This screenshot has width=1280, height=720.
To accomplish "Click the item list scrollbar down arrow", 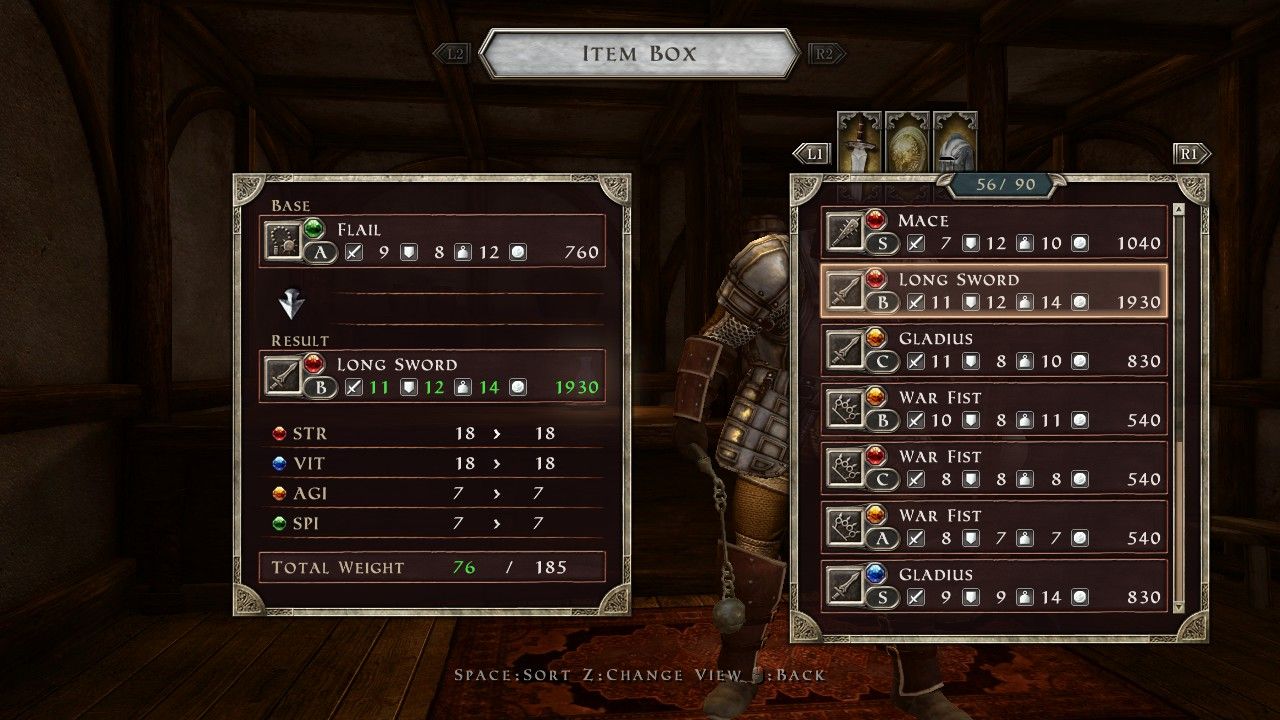I will tap(1180, 606).
